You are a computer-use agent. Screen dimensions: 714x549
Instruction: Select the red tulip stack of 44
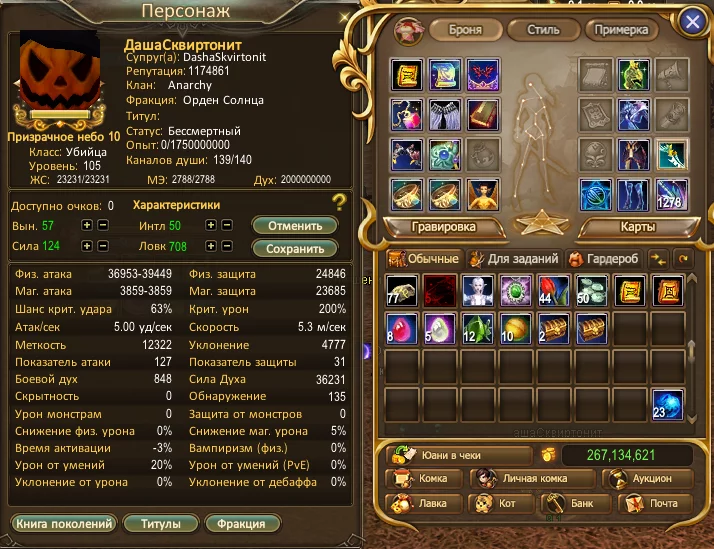[x=554, y=290]
